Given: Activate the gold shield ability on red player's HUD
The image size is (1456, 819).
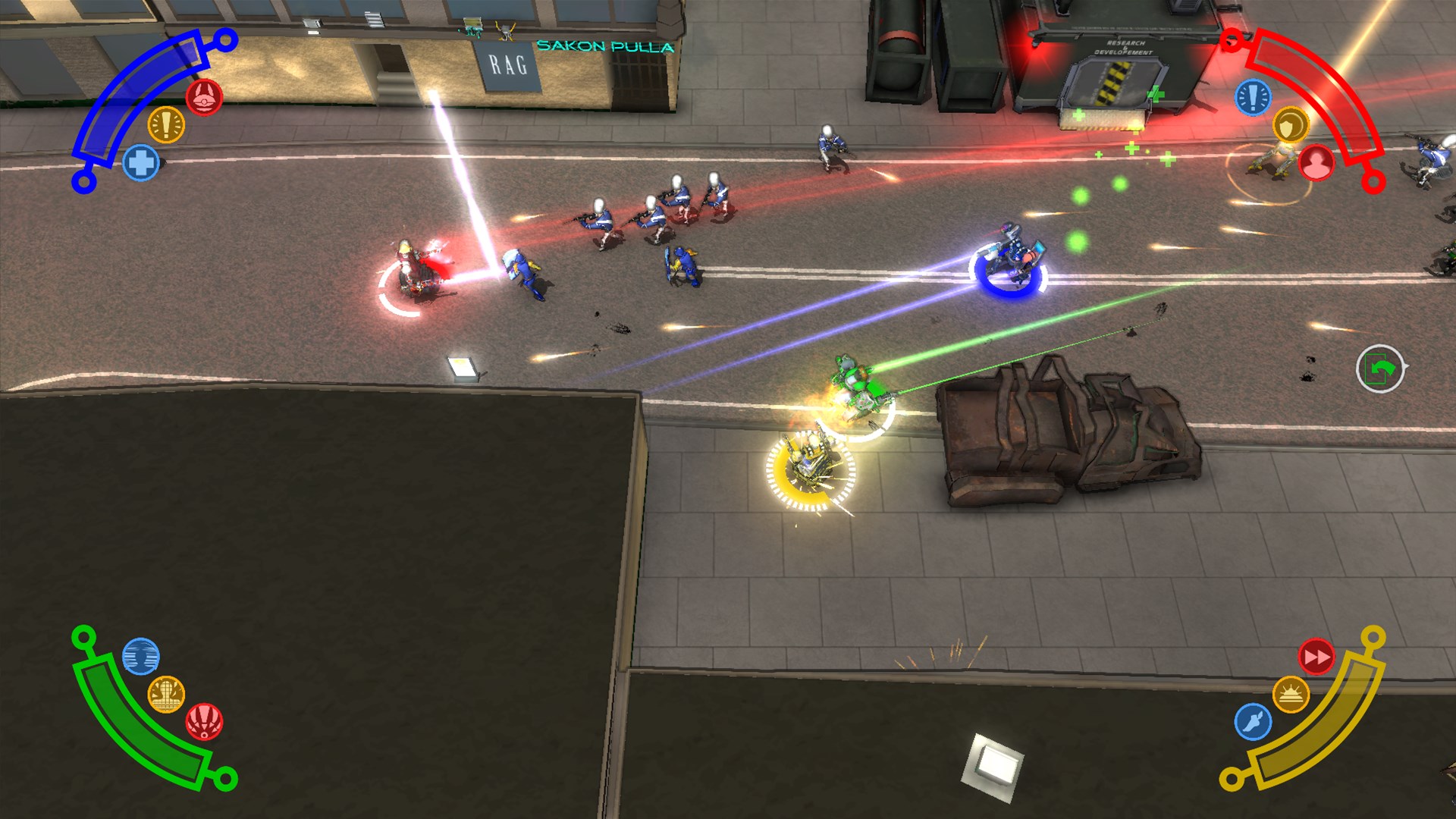Looking at the screenshot, I should 1291,124.
